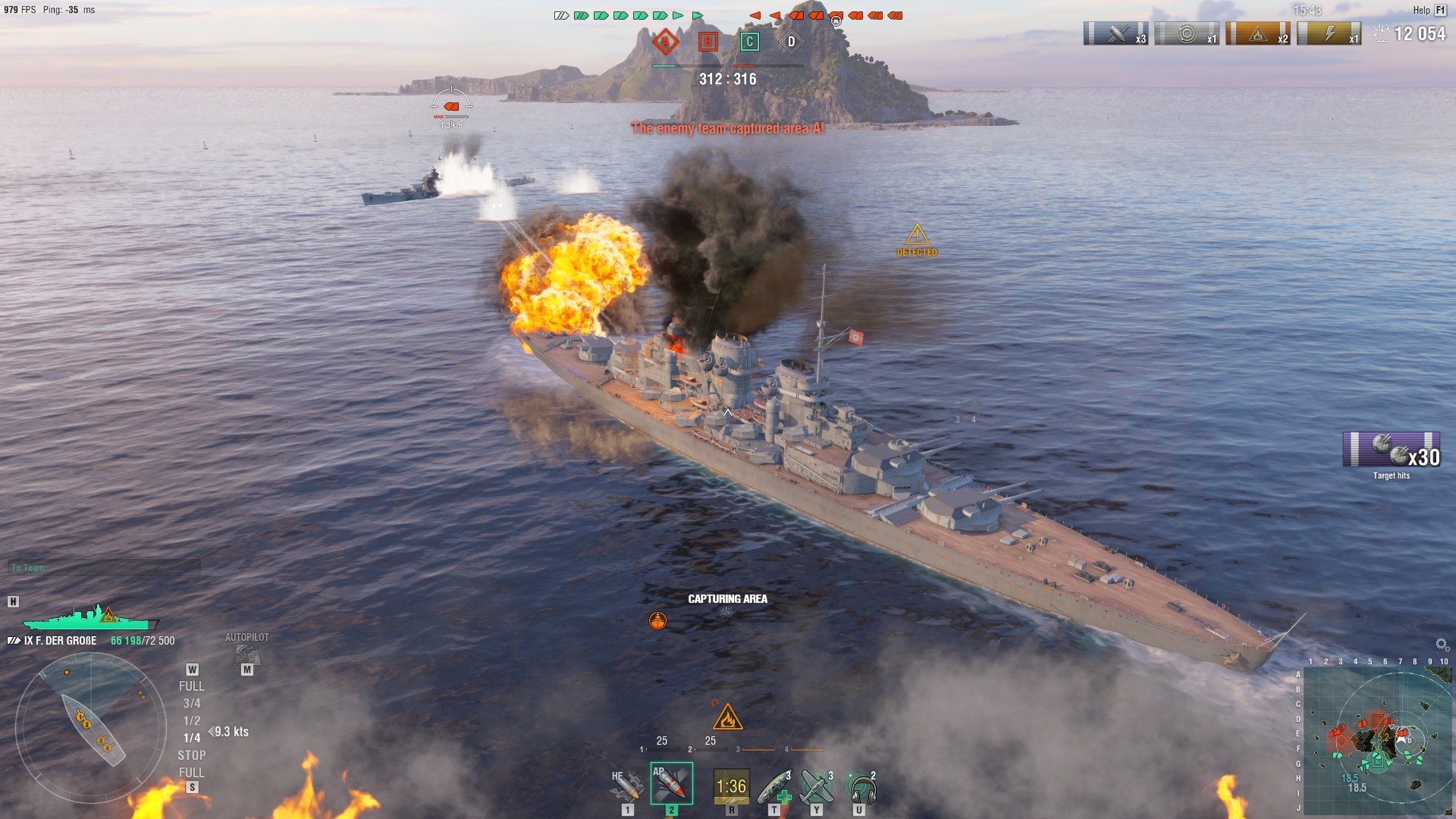Launch the spotter aircraft consumable
Image resolution: width=1456 pixels, height=819 pixels.
tap(817, 787)
